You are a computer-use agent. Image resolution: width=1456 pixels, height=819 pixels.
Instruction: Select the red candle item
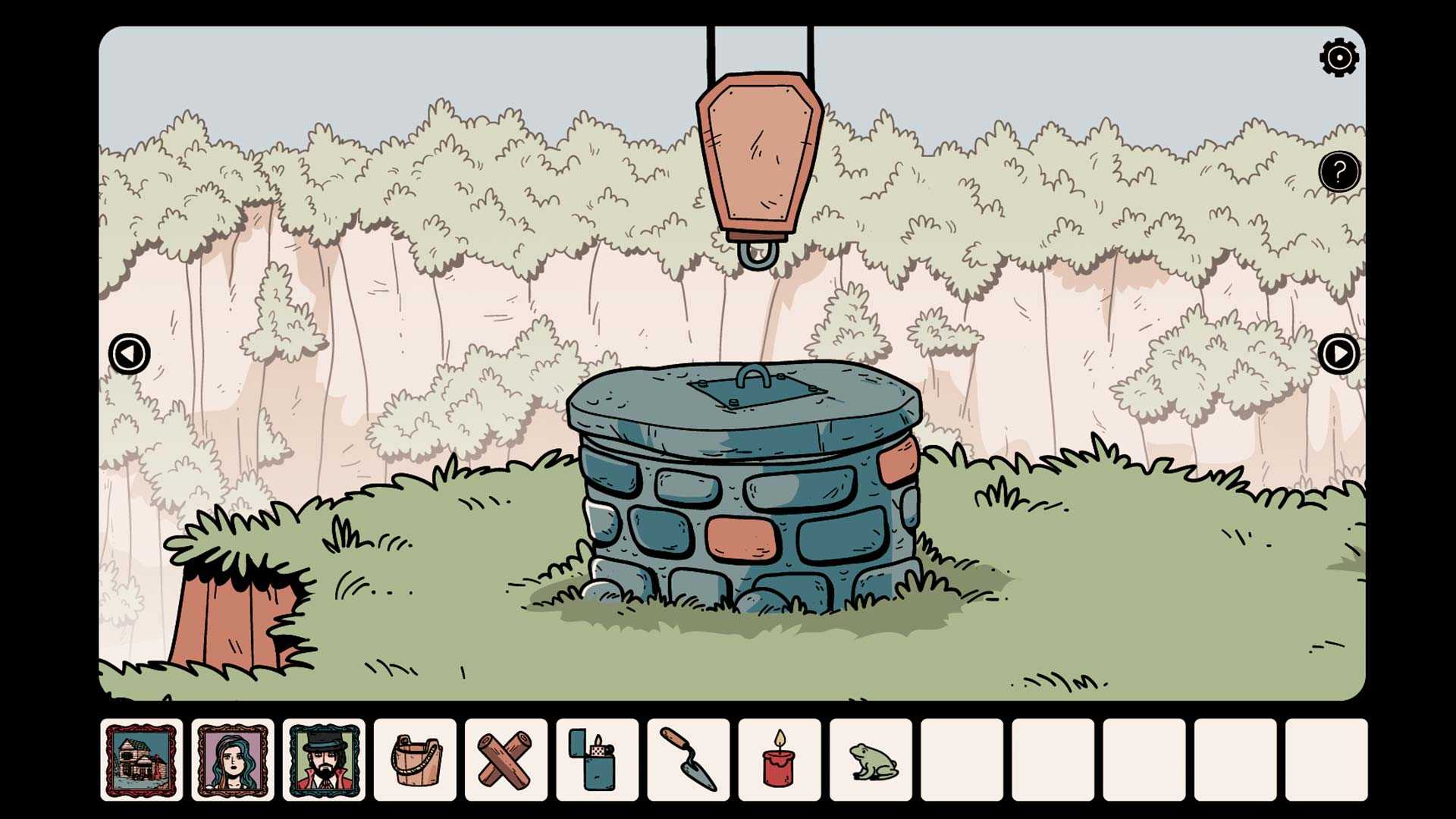point(779,760)
